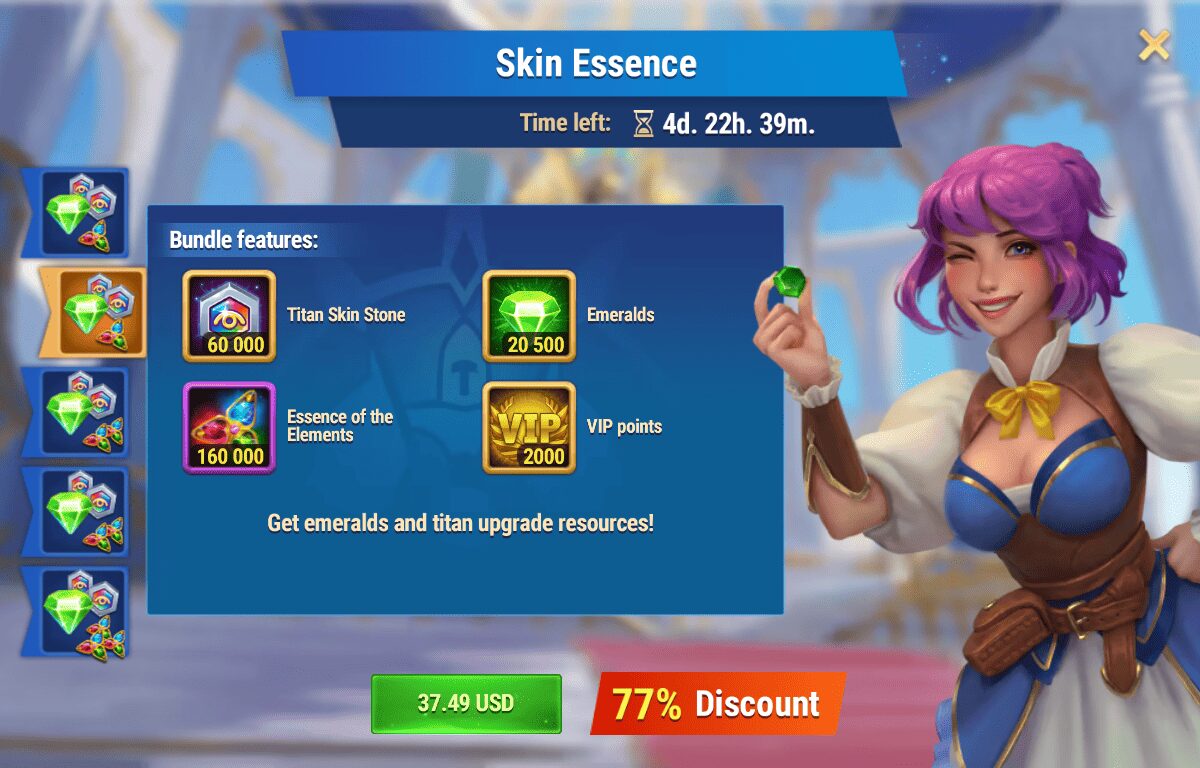Select the orange highlighted bundle tab
This screenshot has height=768, width=1200.
93,312
